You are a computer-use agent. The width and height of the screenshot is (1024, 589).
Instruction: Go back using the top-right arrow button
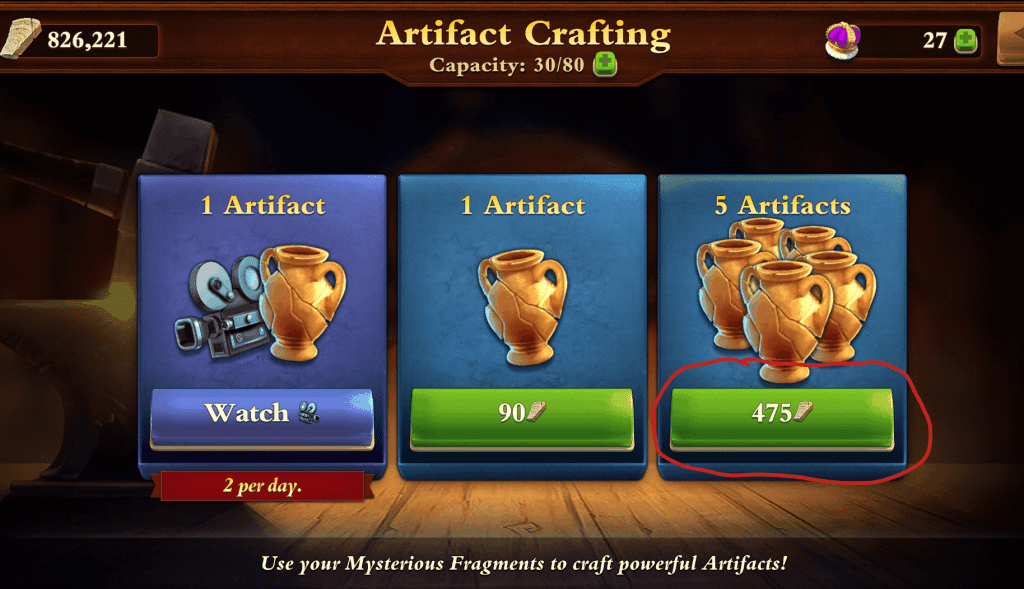(1010, 38)
